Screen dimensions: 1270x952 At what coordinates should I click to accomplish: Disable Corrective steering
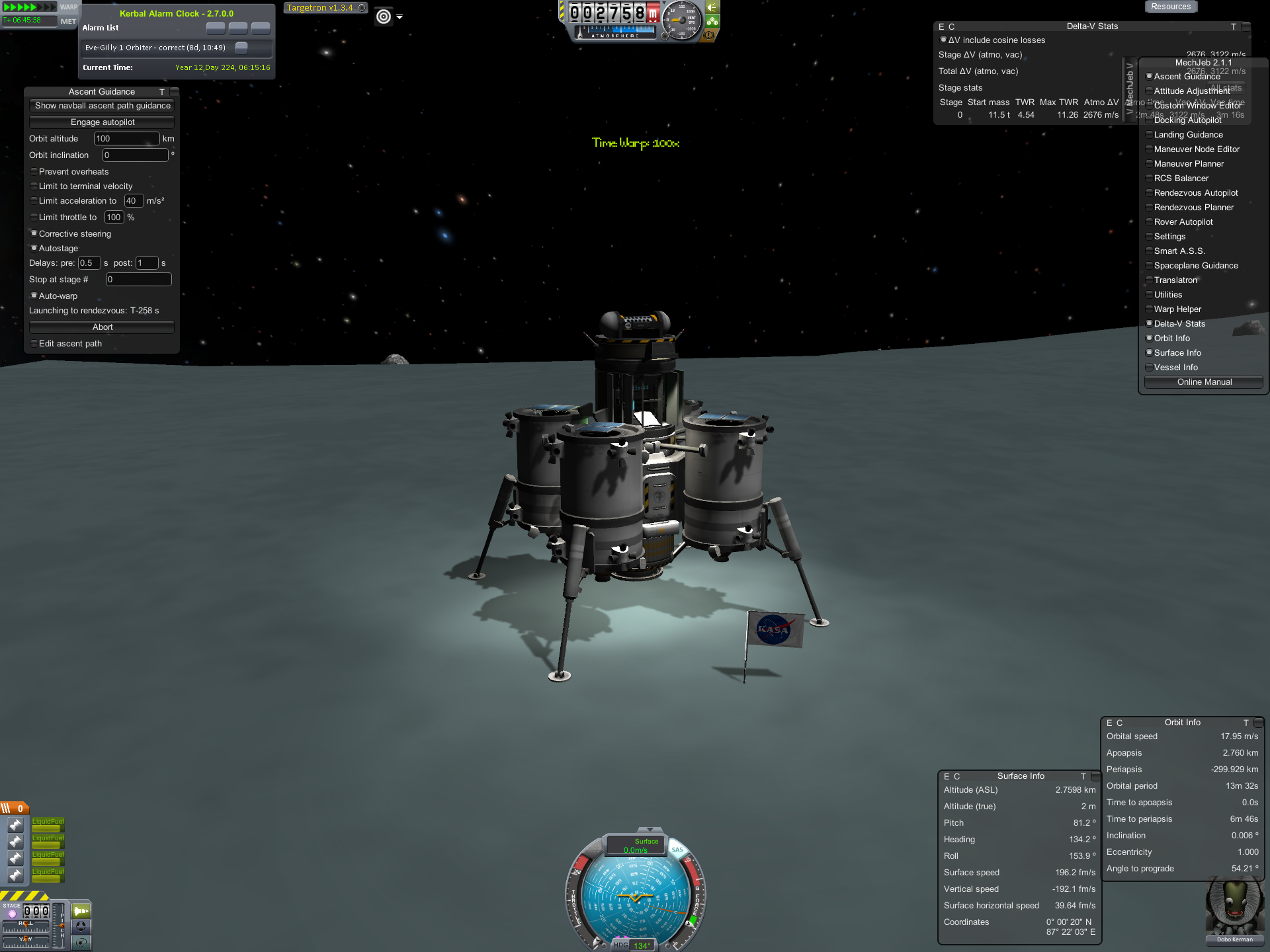(34, 234)
